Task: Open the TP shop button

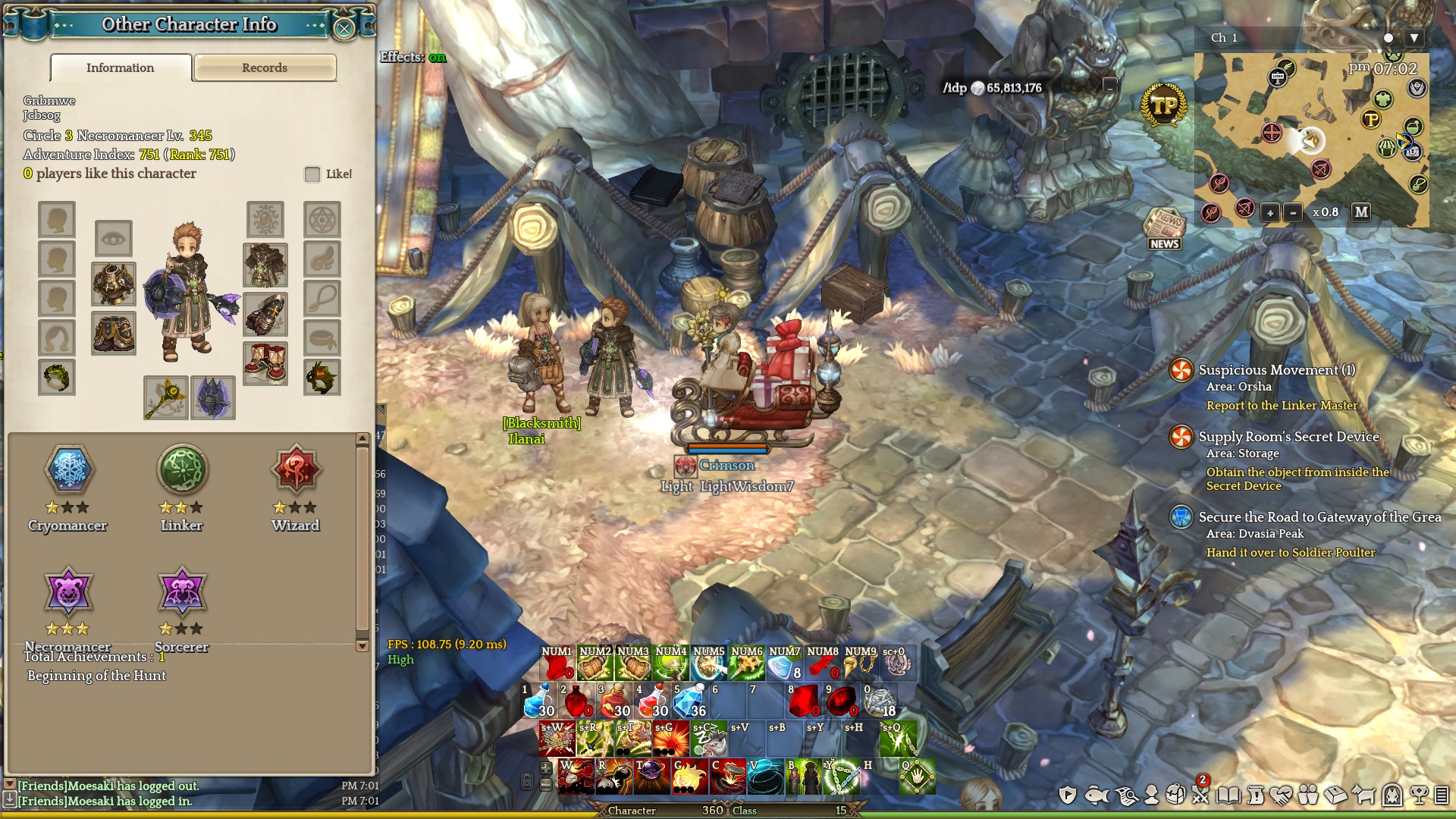Action: pyautogui.click(x=1164, y=105)
